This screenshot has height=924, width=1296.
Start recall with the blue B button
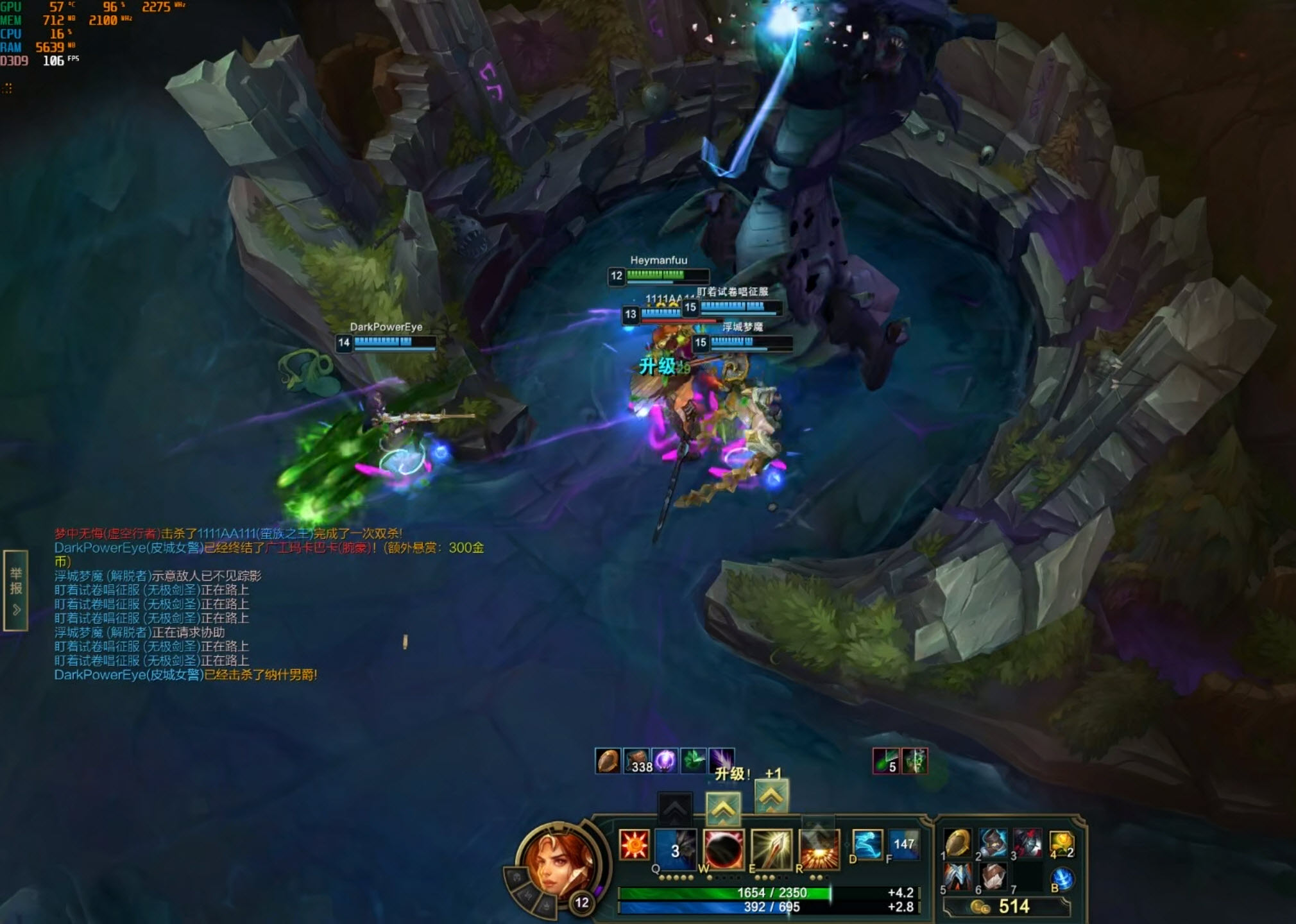point(1062,879)
